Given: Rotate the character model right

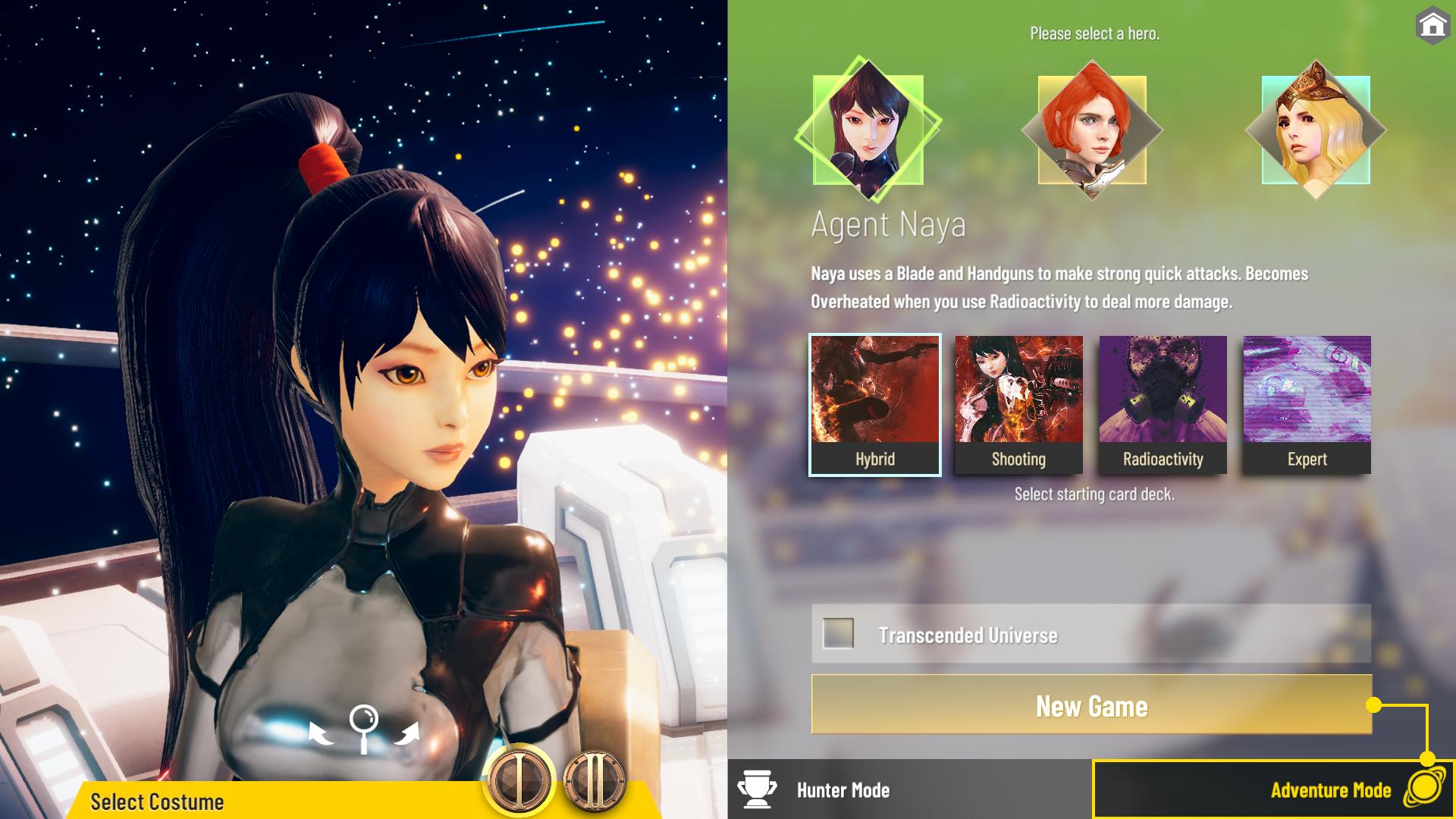Looking at the screenshot, I should point(409,733).
